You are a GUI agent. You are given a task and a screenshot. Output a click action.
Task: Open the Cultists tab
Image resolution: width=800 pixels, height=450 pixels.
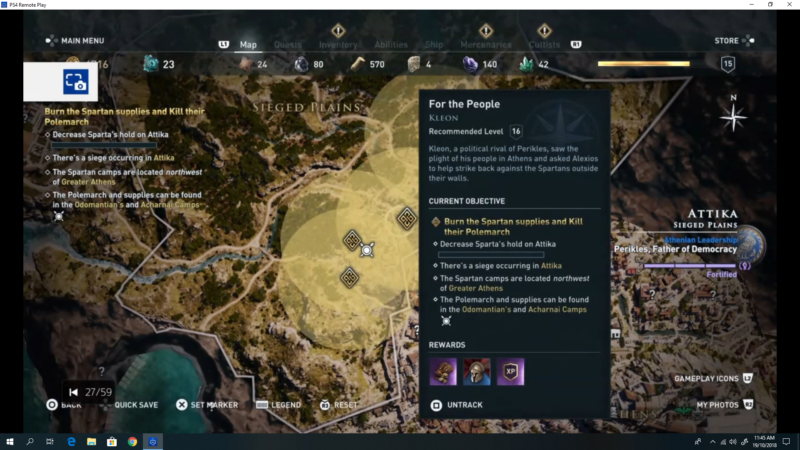tap(545, 44)
